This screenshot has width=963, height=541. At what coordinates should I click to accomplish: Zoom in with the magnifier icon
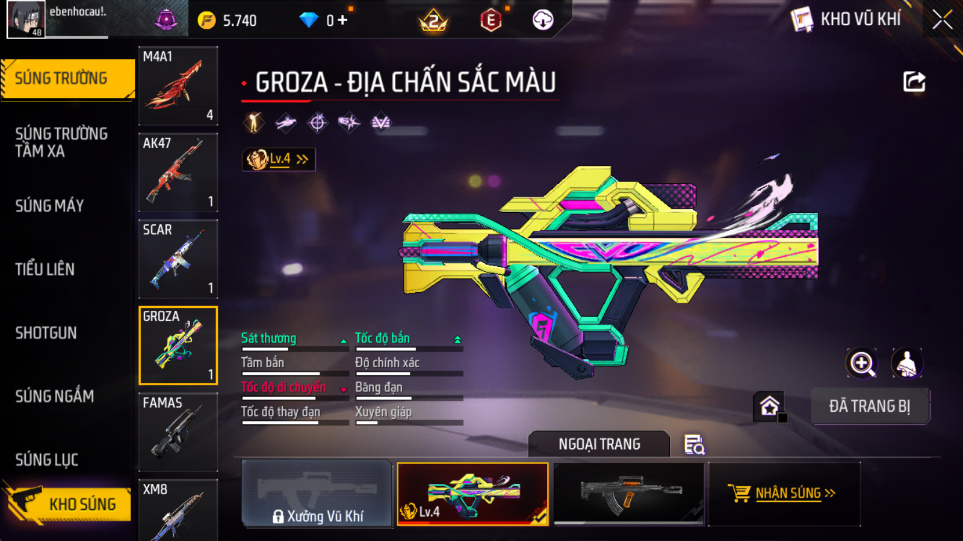pos(862,363)
